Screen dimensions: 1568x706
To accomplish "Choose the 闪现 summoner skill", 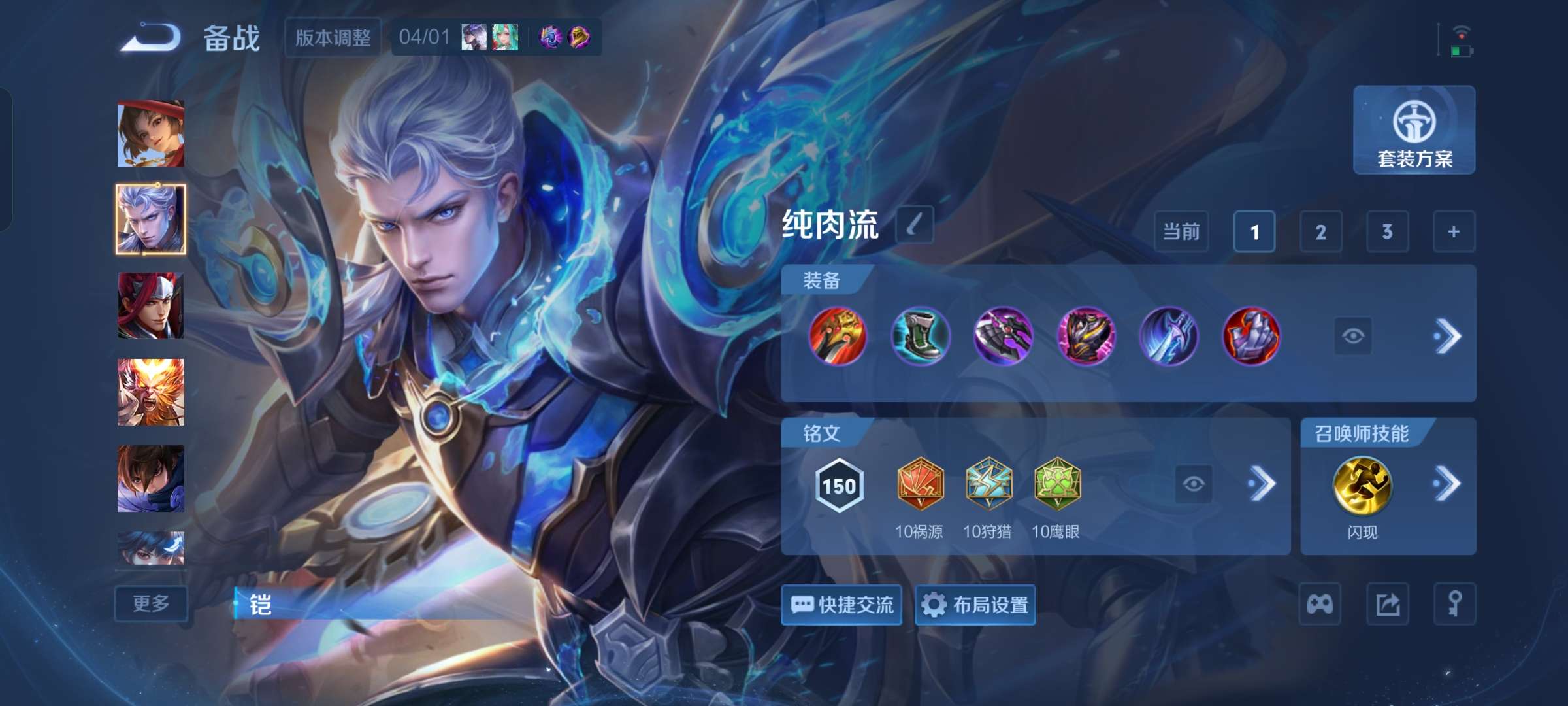I will (x=1362, y=485).
